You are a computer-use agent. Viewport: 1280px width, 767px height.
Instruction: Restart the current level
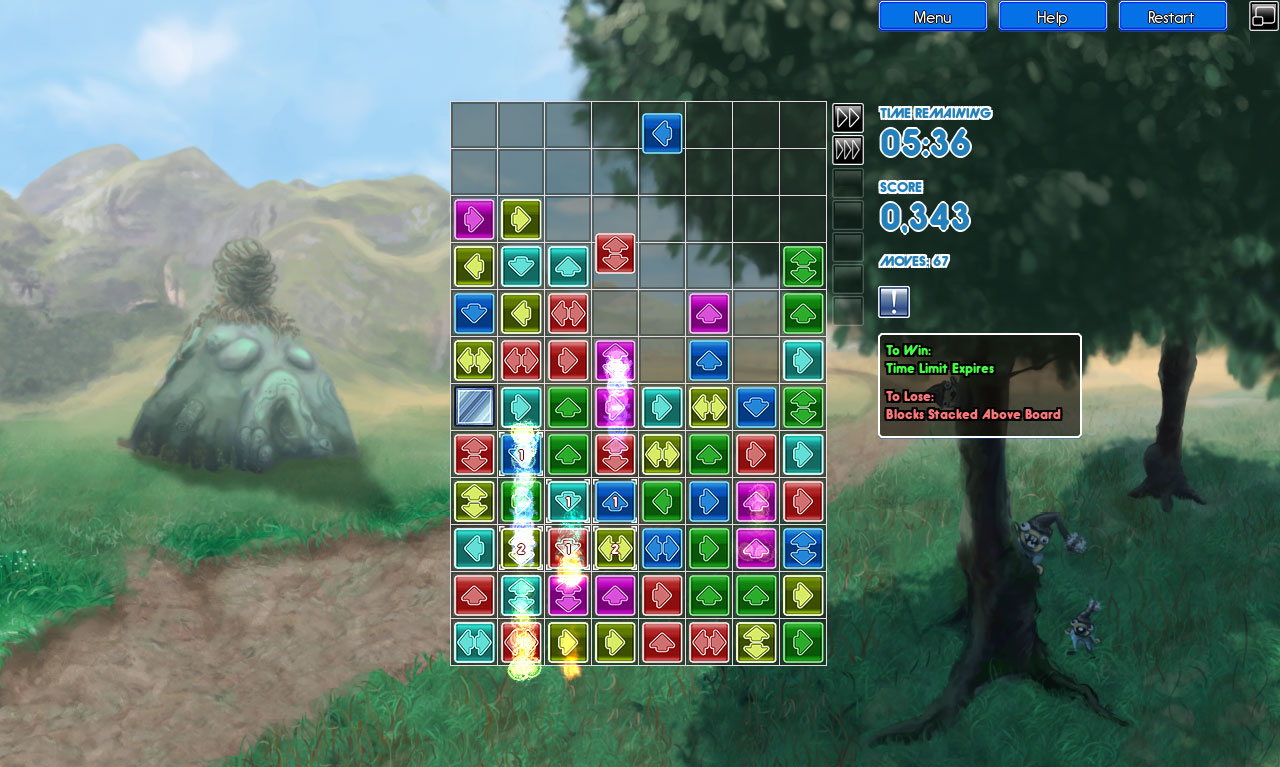click(1172, 16)
